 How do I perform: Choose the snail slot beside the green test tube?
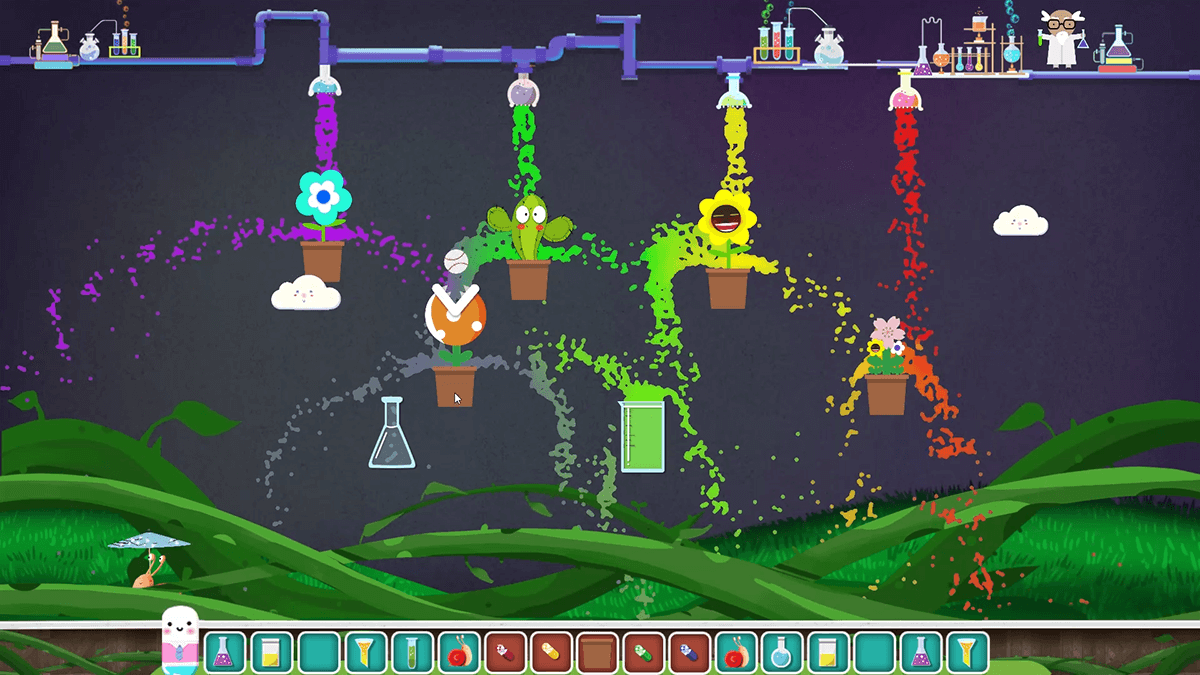pyautogui.click(x=459, y=652)
